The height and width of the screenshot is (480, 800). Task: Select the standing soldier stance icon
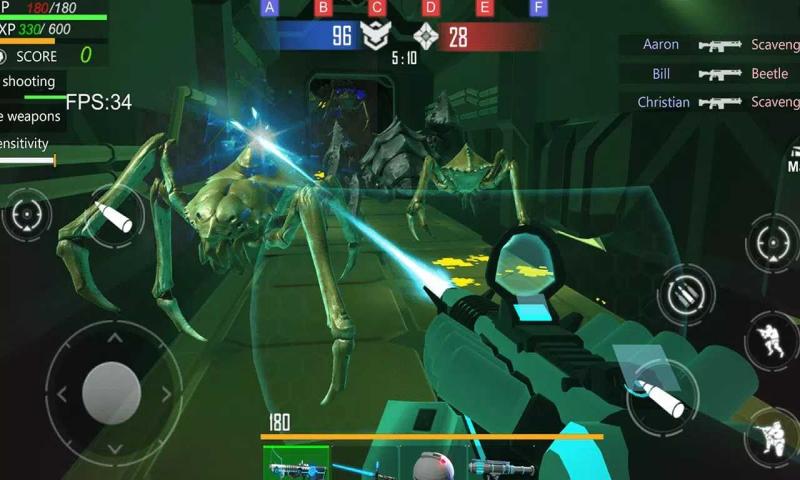click(771, 340)
